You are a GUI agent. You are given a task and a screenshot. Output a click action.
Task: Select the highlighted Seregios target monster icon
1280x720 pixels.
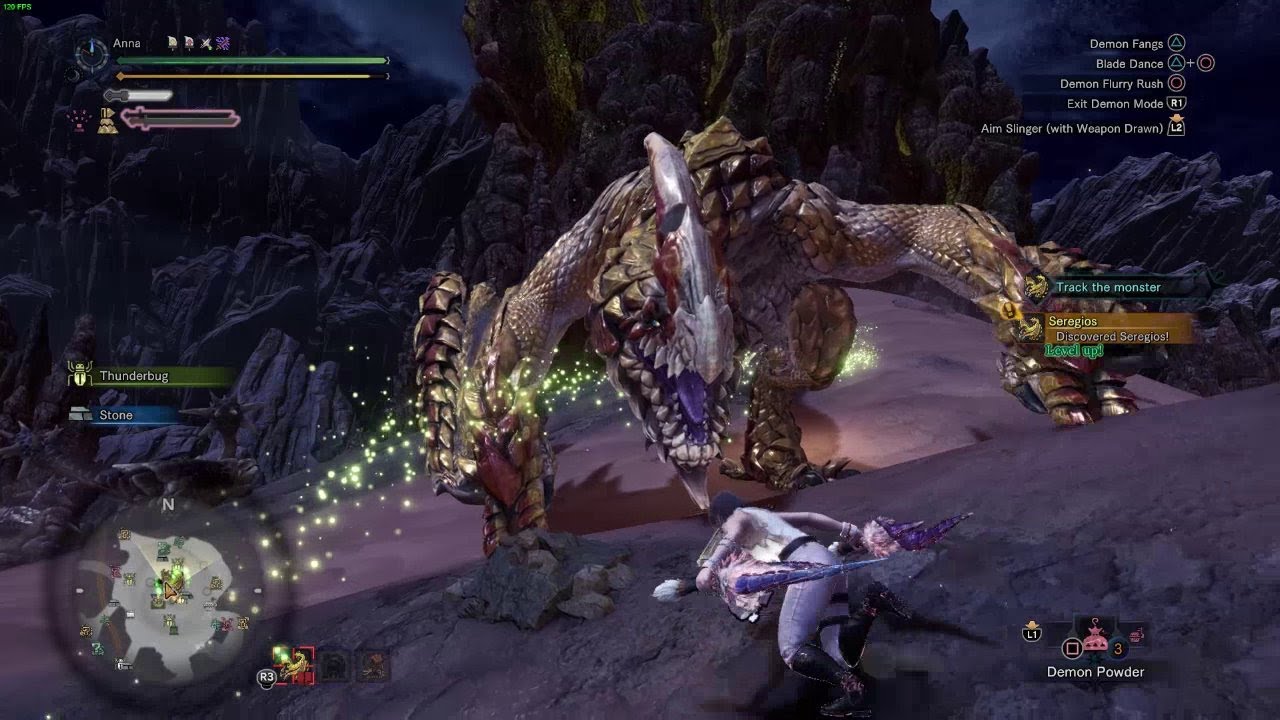tap(293, 665)
